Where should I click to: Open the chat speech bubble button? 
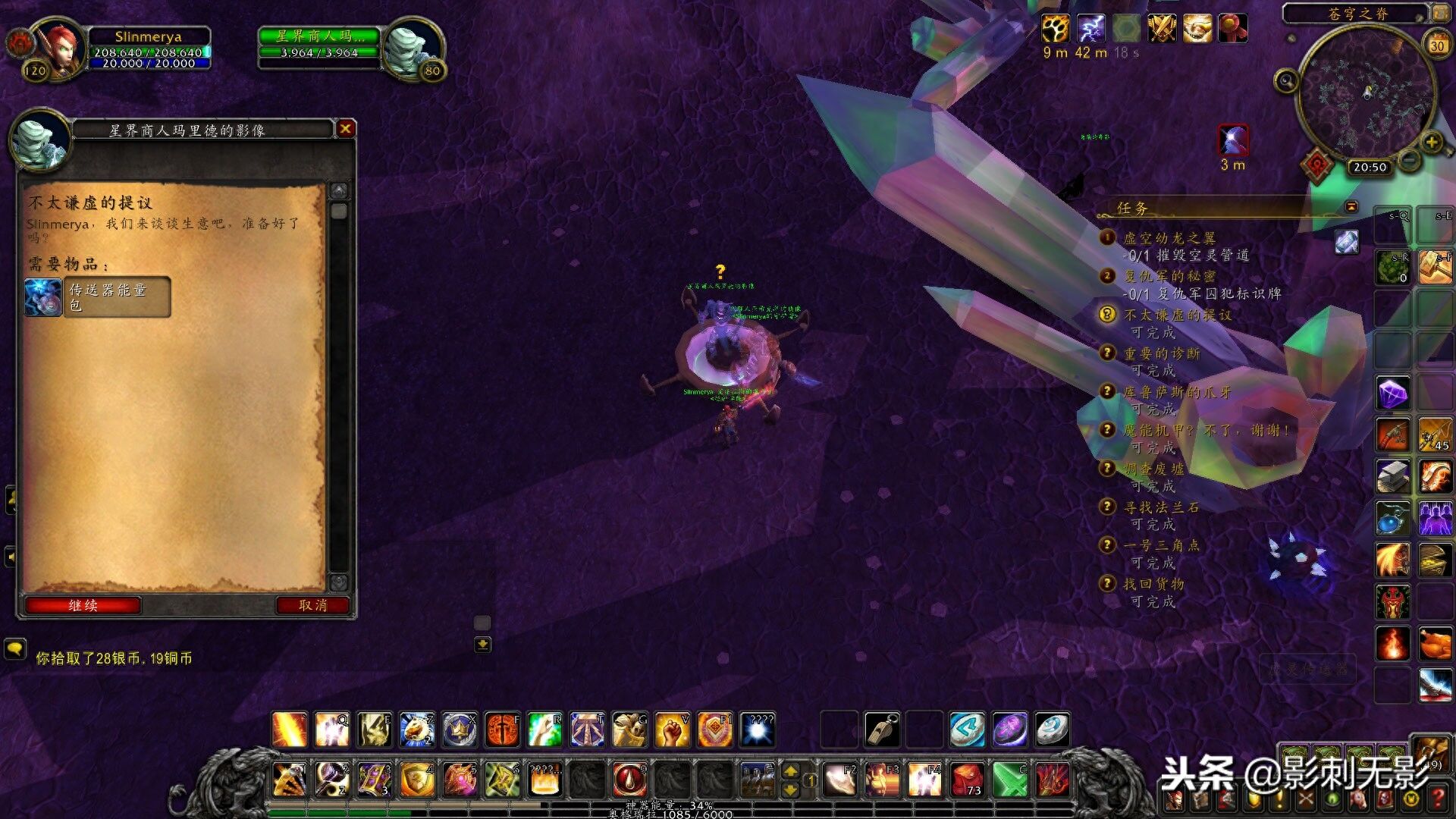[14, 649]
